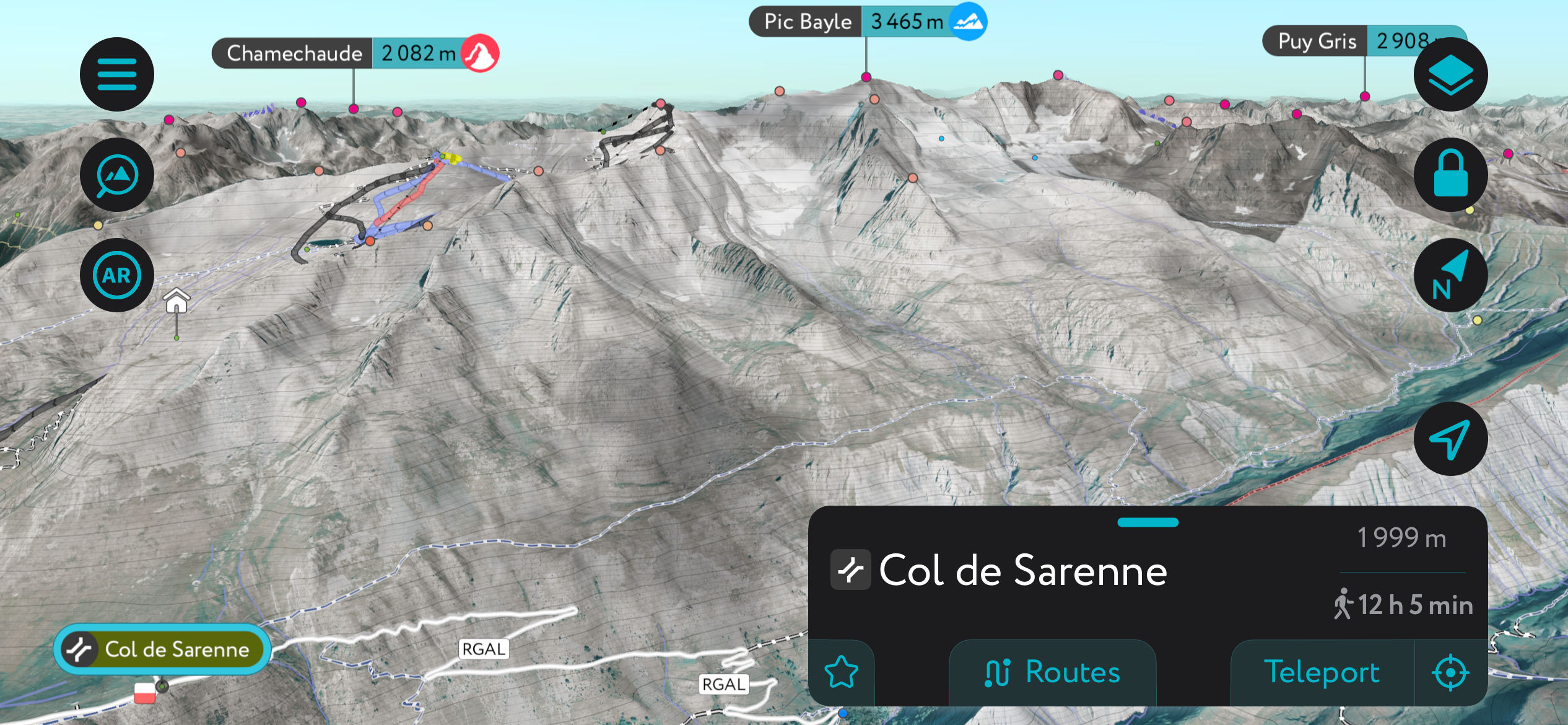Tap the Col de Sarenne map marker
The width and height of the screenshot is (1568, 725).
162,649
